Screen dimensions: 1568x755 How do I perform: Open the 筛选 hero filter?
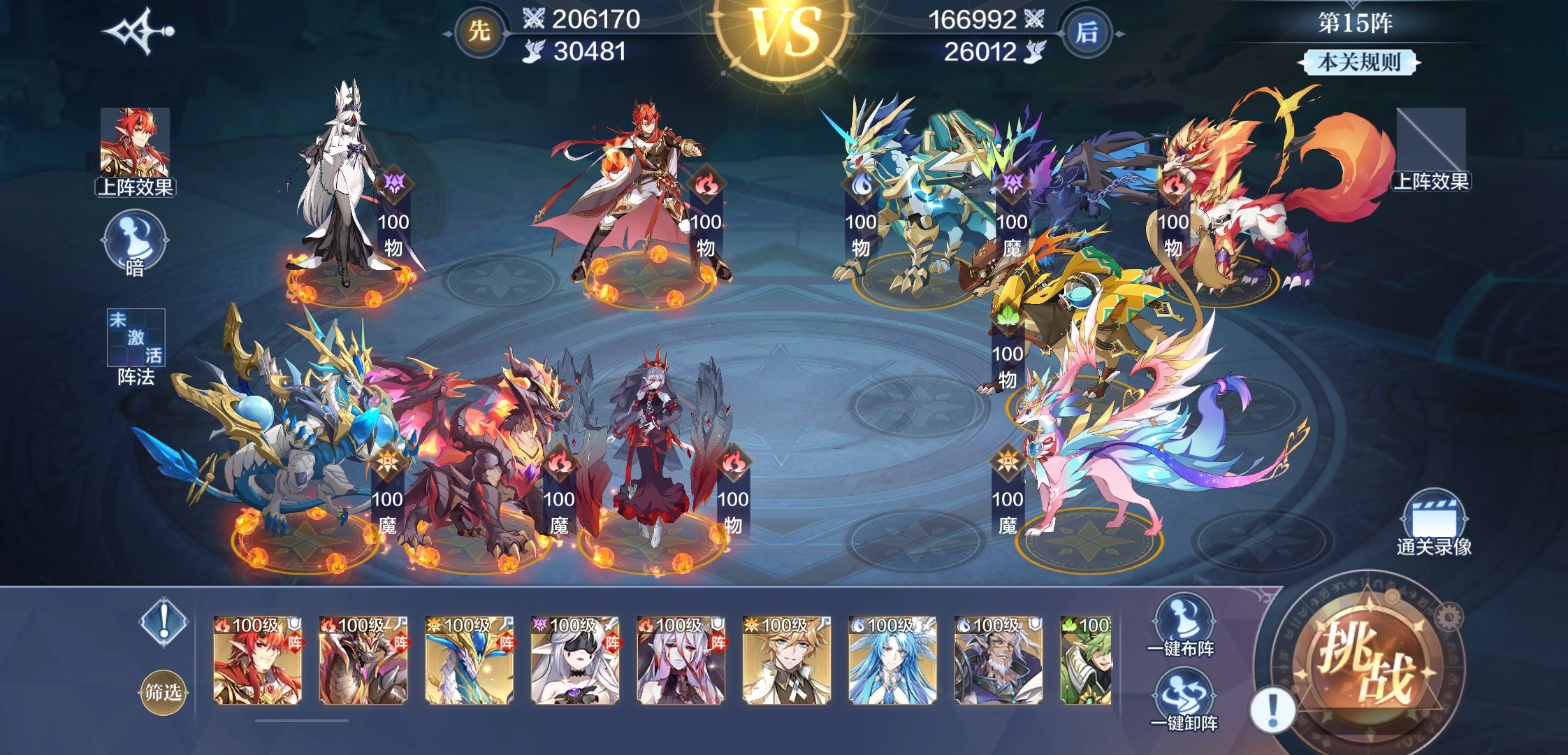click(163, 692)
